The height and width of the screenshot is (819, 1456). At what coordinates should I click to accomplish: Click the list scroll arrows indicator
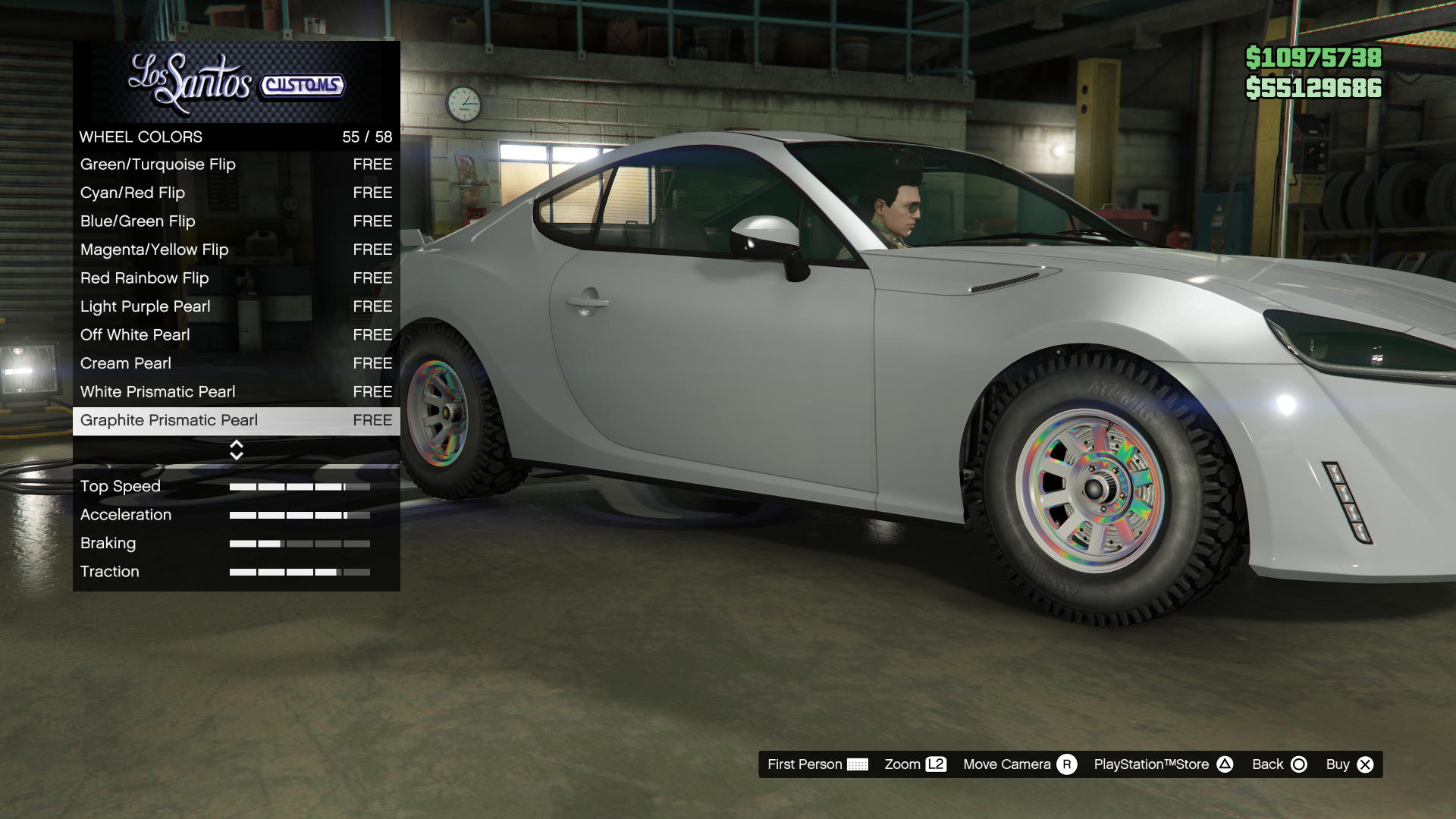click(x=237, y=450)
